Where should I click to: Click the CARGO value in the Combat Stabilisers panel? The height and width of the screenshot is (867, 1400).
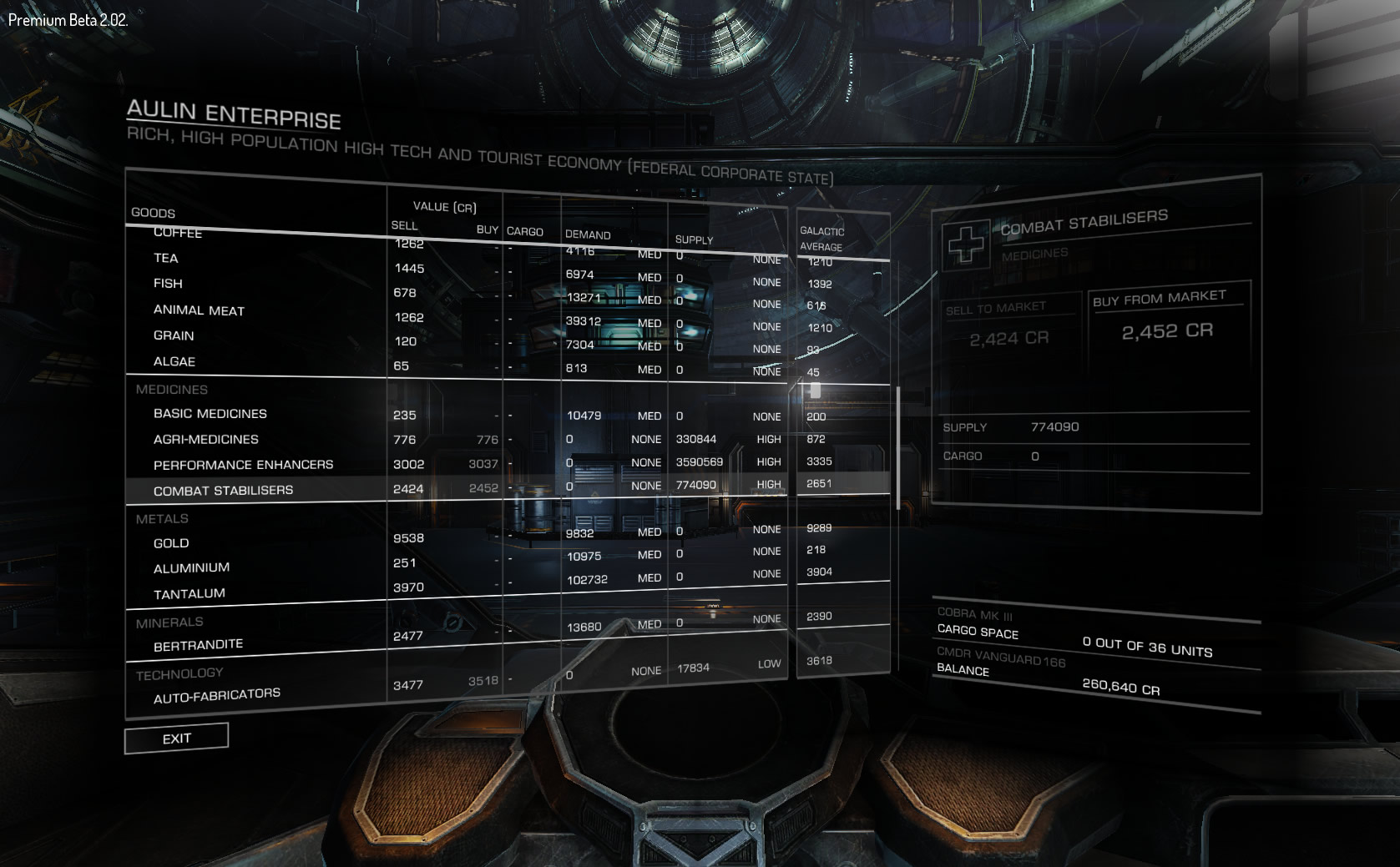[x=1034, y=456]
